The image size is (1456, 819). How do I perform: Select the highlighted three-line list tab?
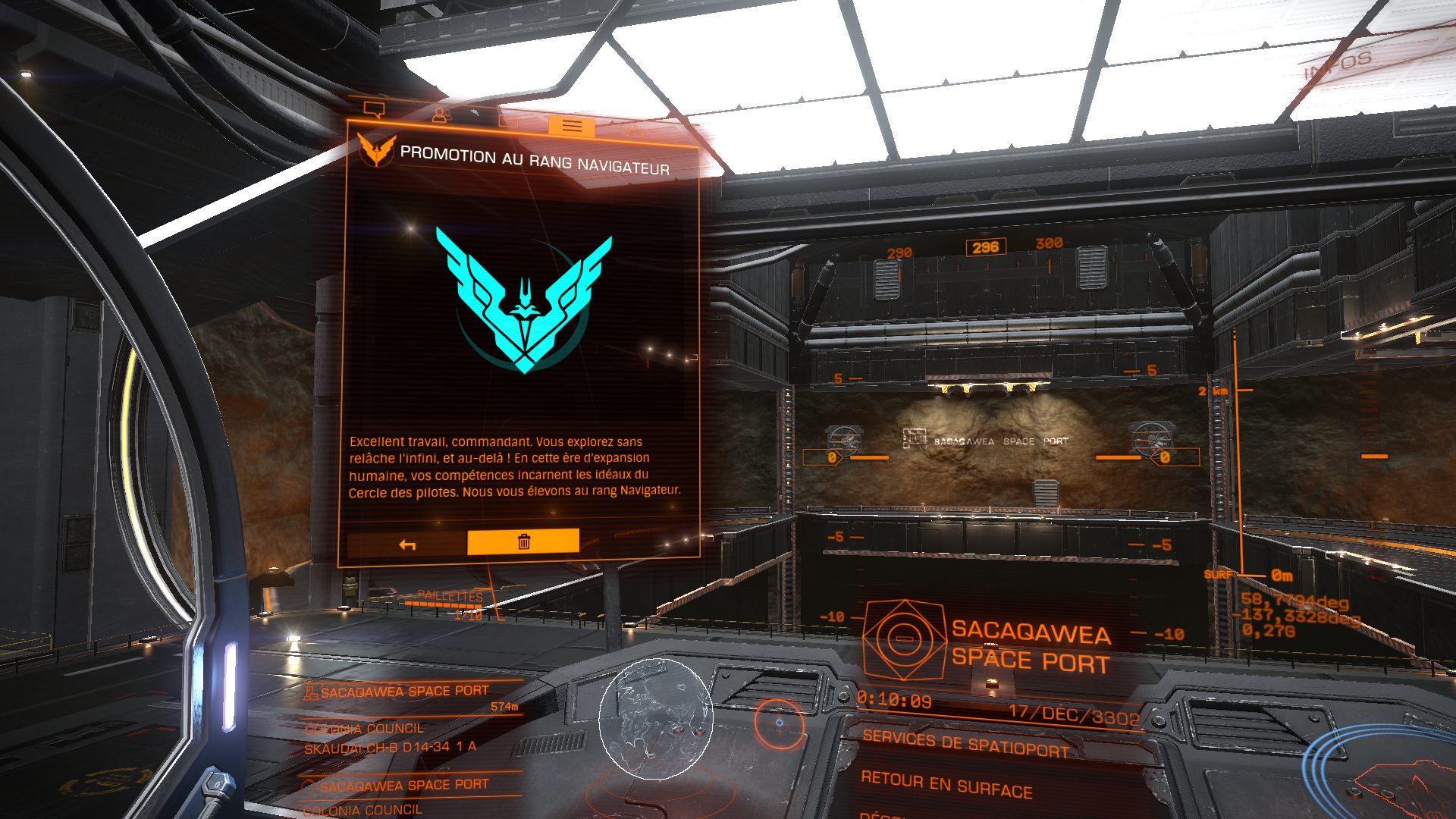click(x=572, y=126)
